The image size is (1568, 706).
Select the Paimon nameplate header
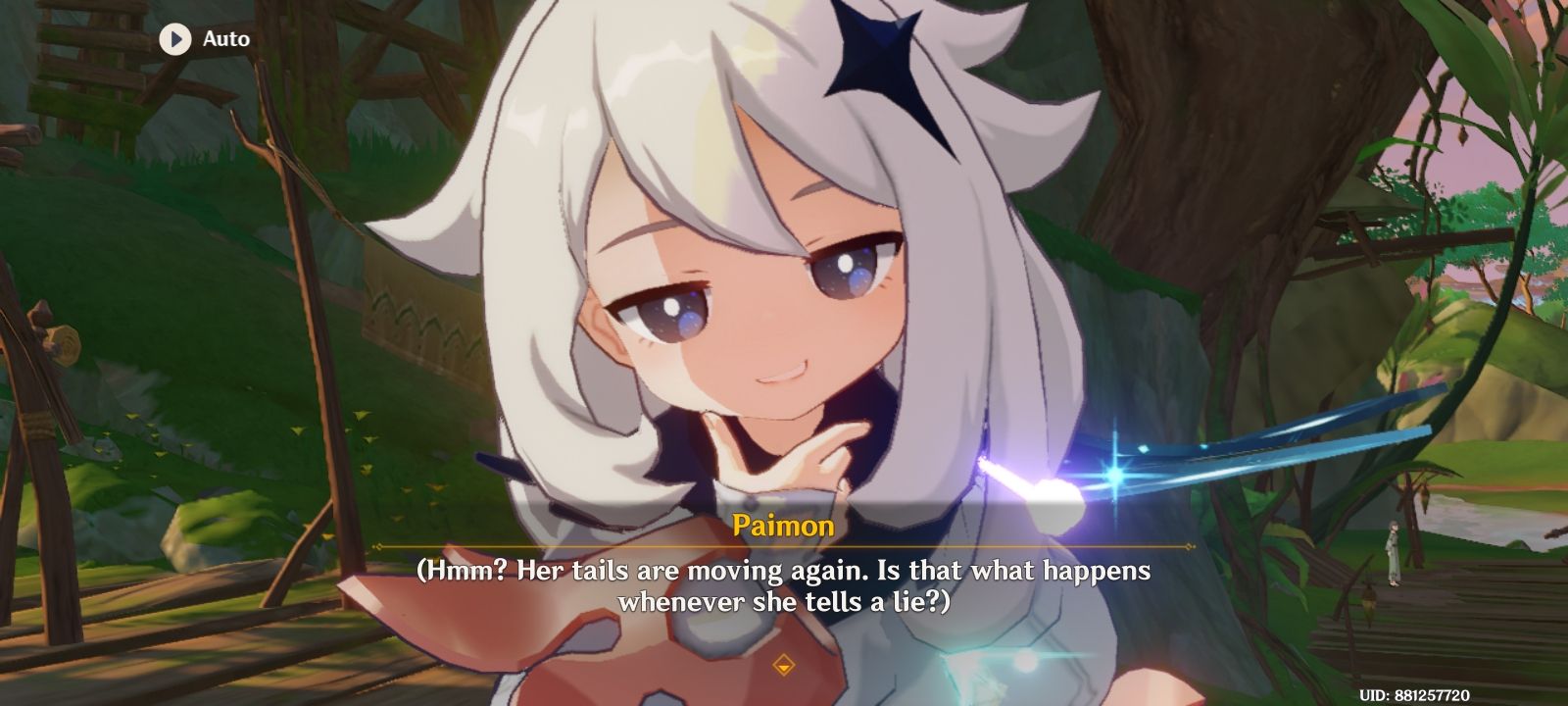pyautogui.click(x=784, y=527)
